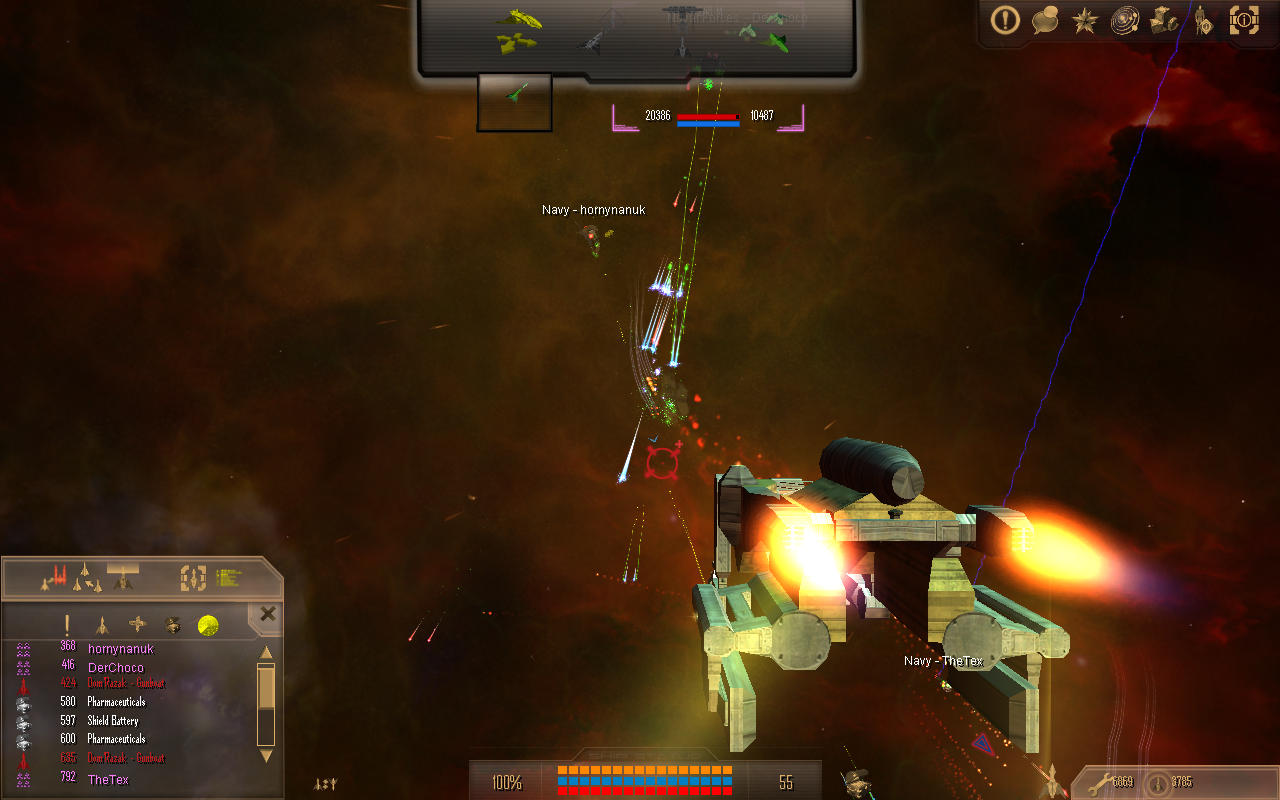Select the Pharmaceuticals entry at distance 580

point(116,702)
